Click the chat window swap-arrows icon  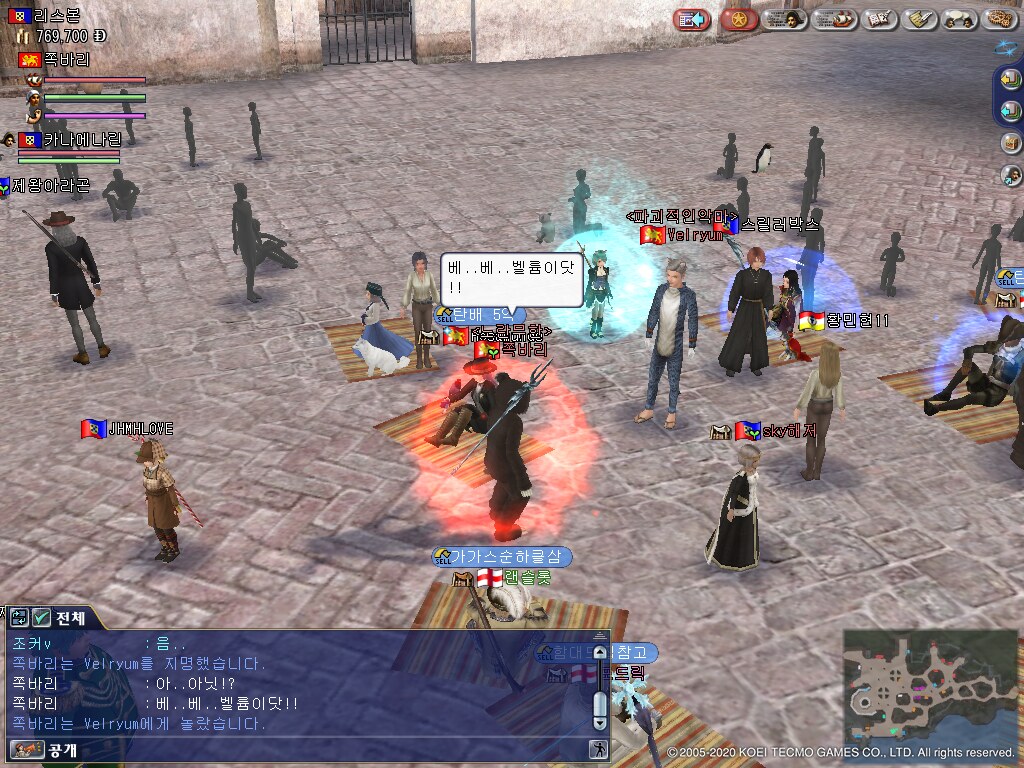point(20,618)
